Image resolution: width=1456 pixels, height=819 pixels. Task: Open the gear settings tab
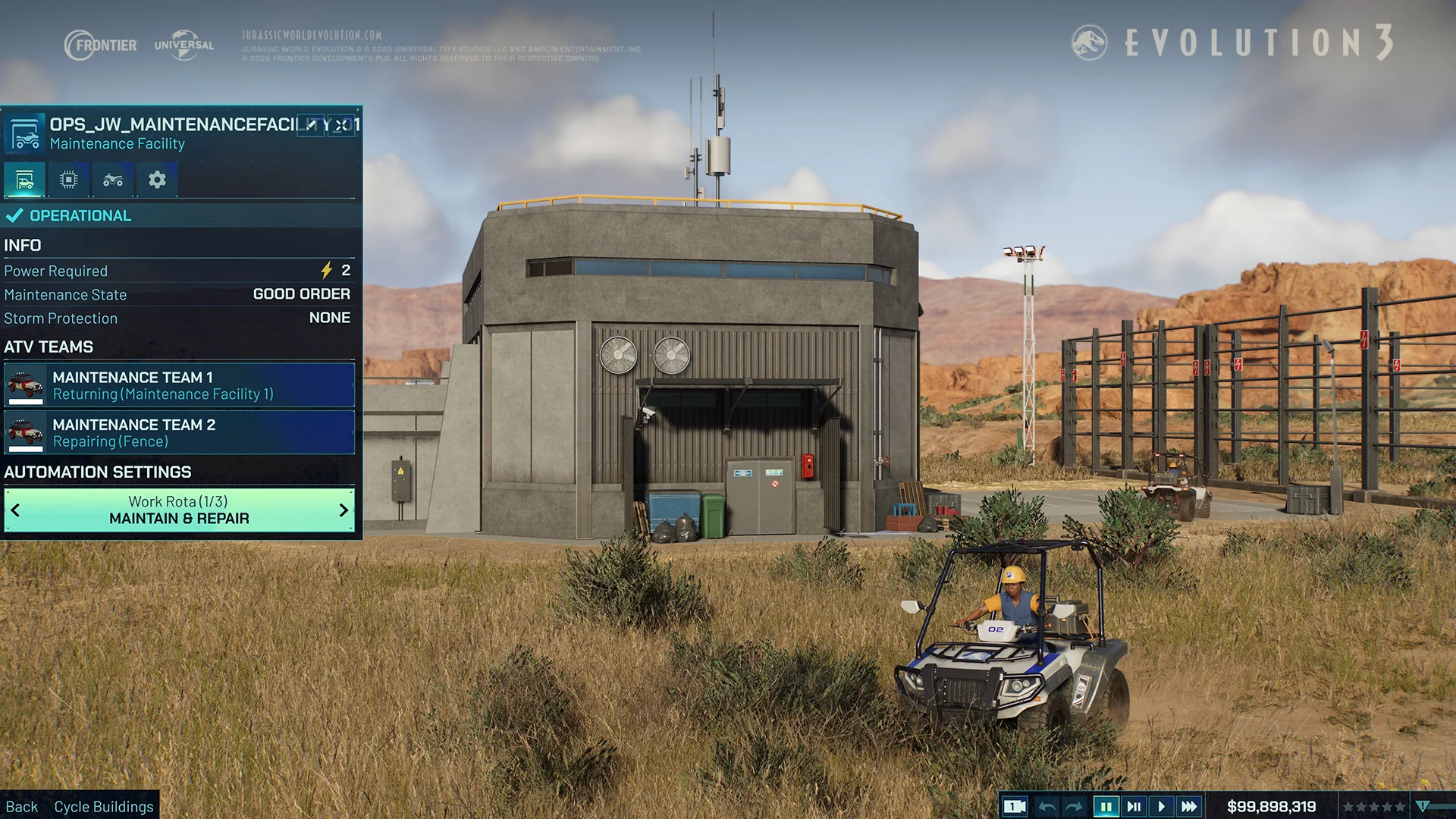click(157, 180)
